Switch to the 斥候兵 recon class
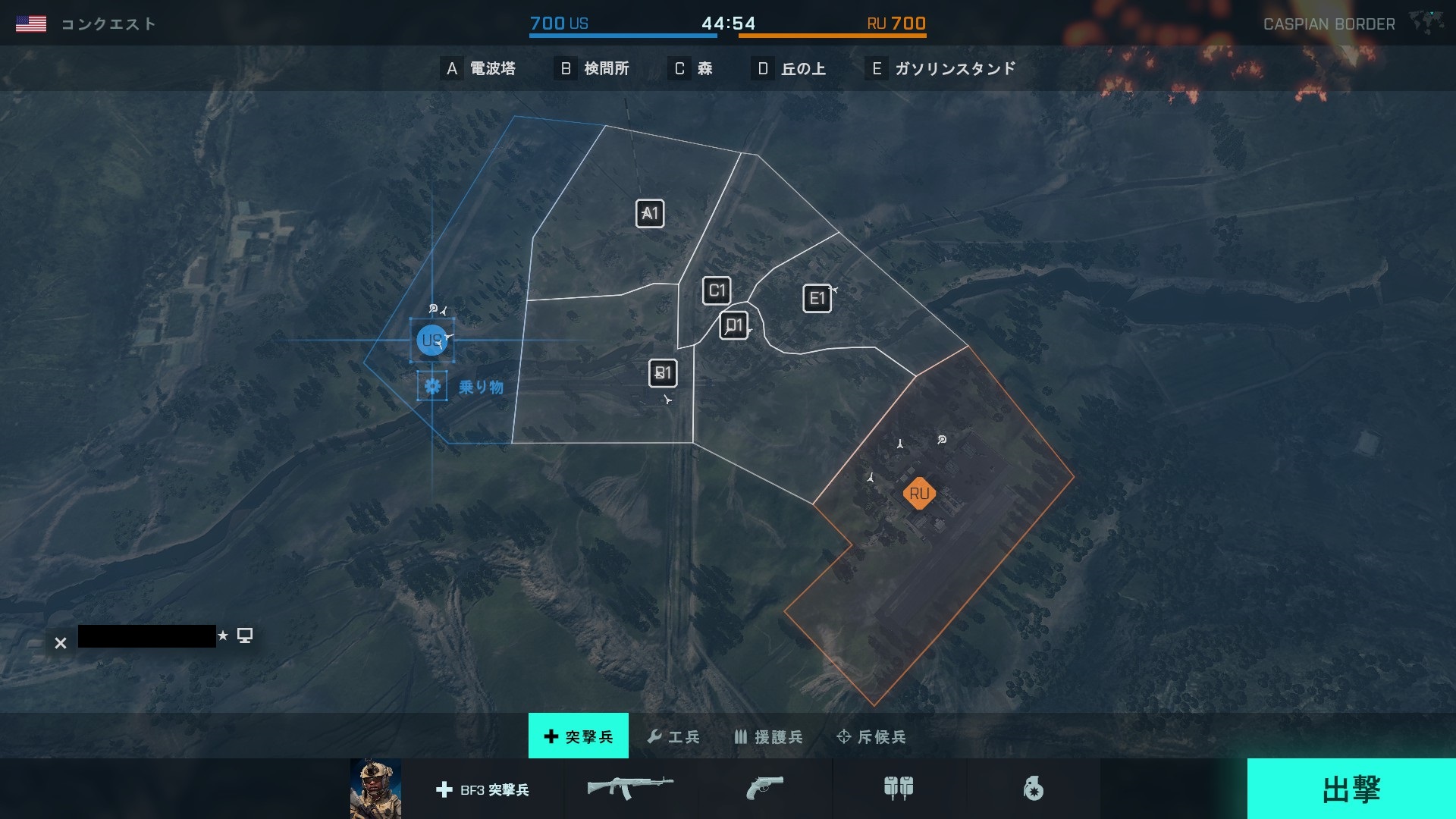 point(871,736)
